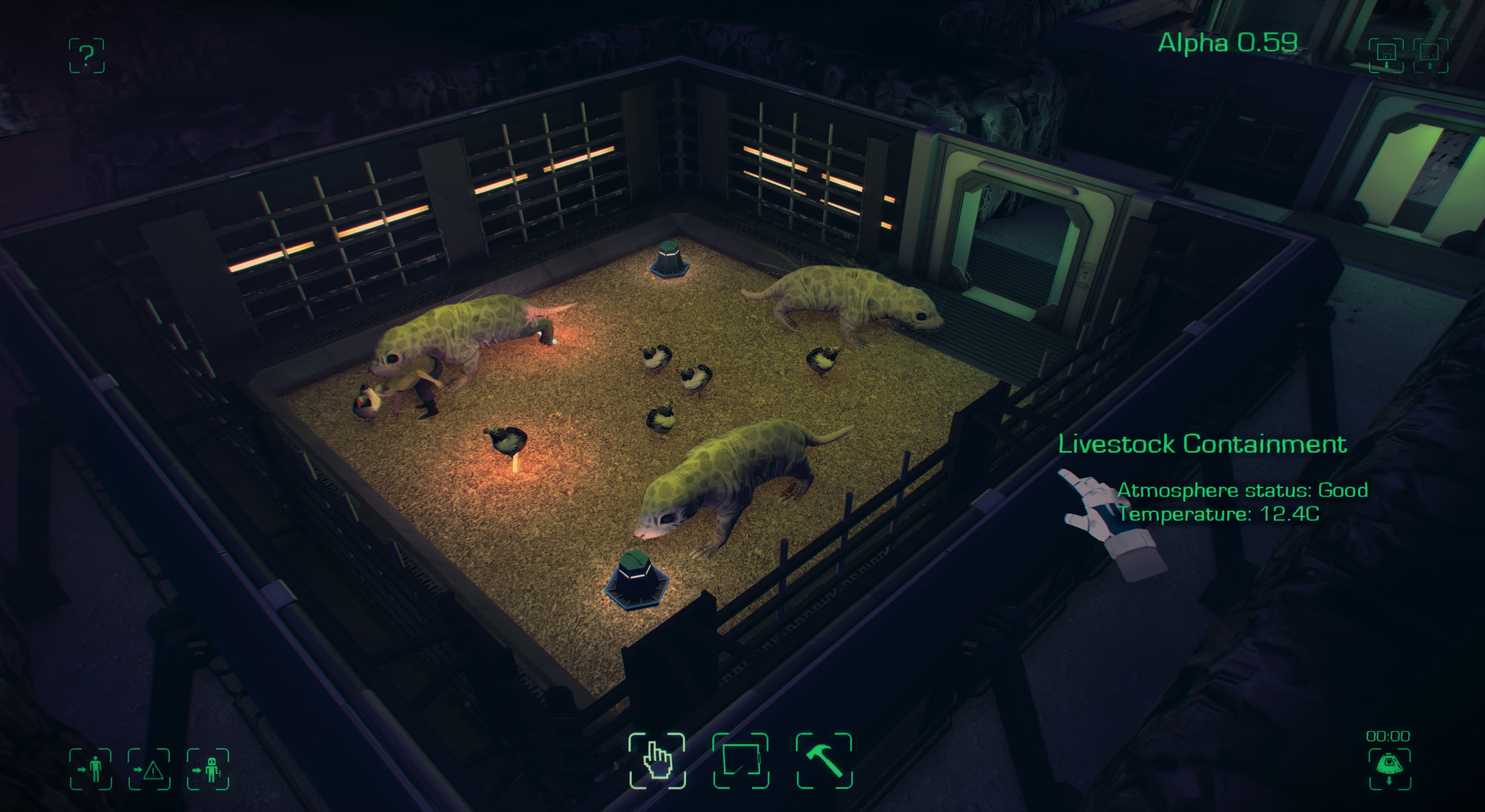1485x812 pixels.
Task: Click the 00:00 alarm bell icon
Action: [1391, 767]
